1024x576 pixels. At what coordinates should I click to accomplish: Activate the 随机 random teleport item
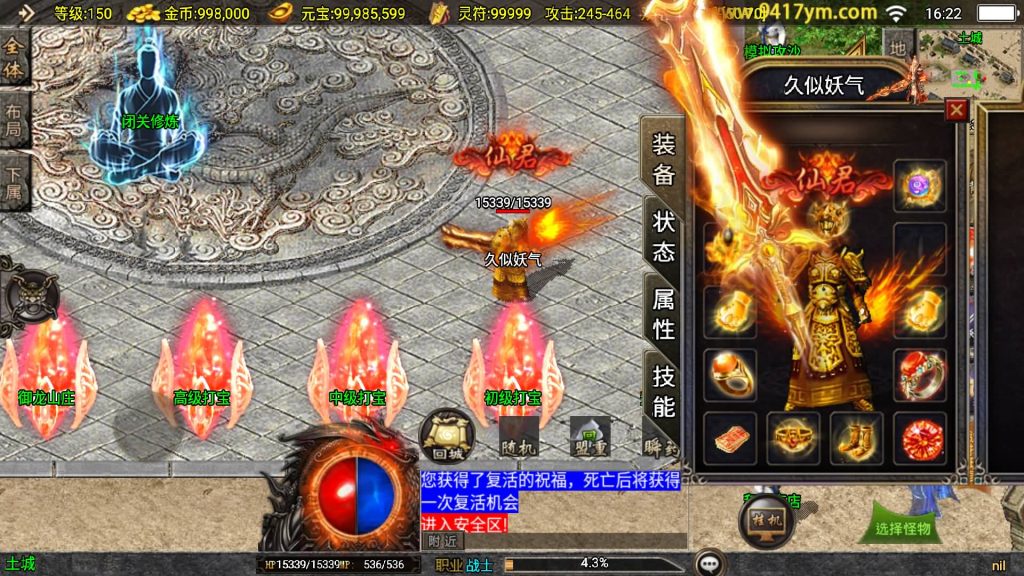pyautogui.click(x=518, y=435)
